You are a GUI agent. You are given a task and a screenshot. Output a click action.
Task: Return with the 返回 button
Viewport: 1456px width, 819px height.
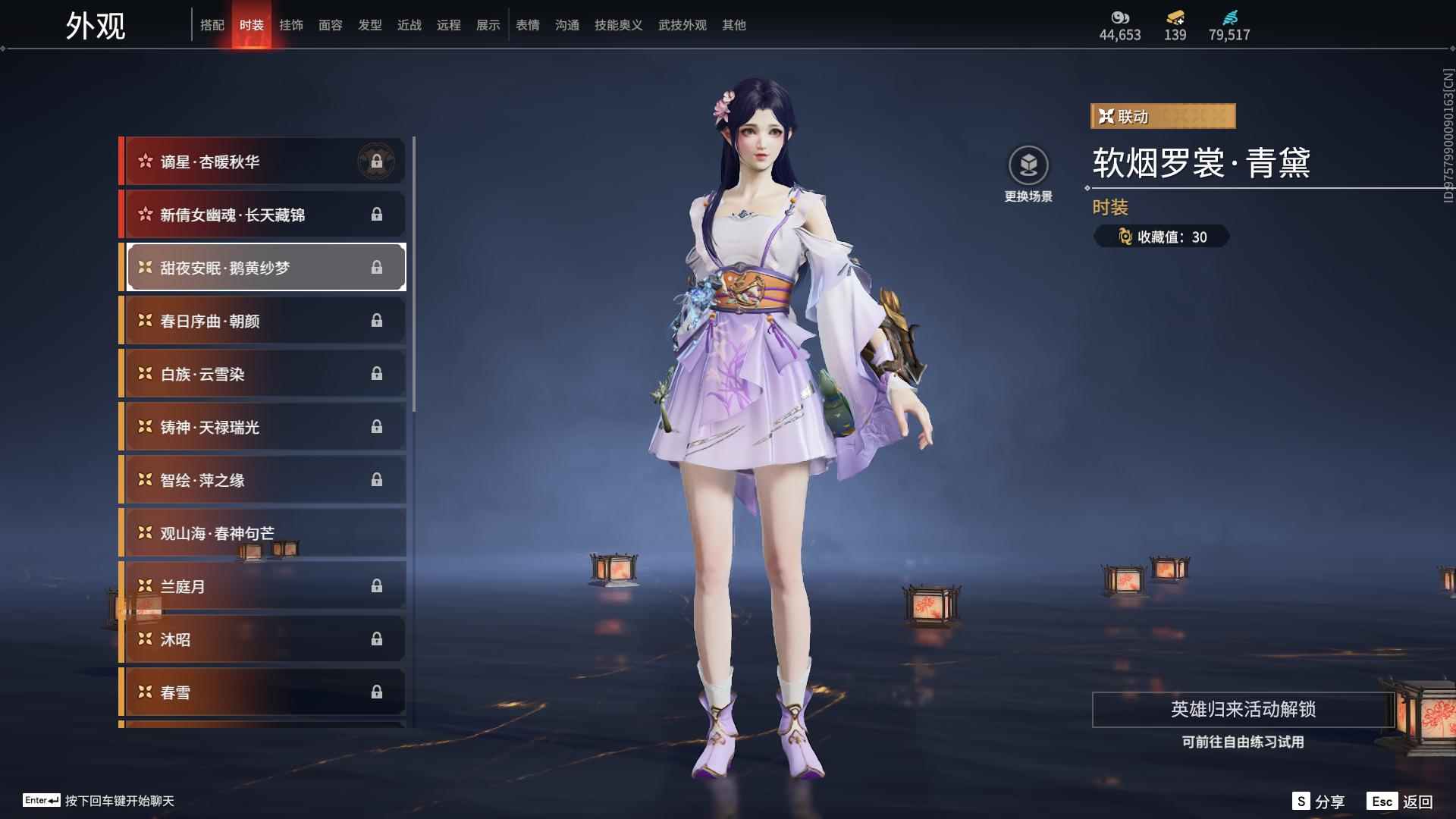click(1401, 802)
